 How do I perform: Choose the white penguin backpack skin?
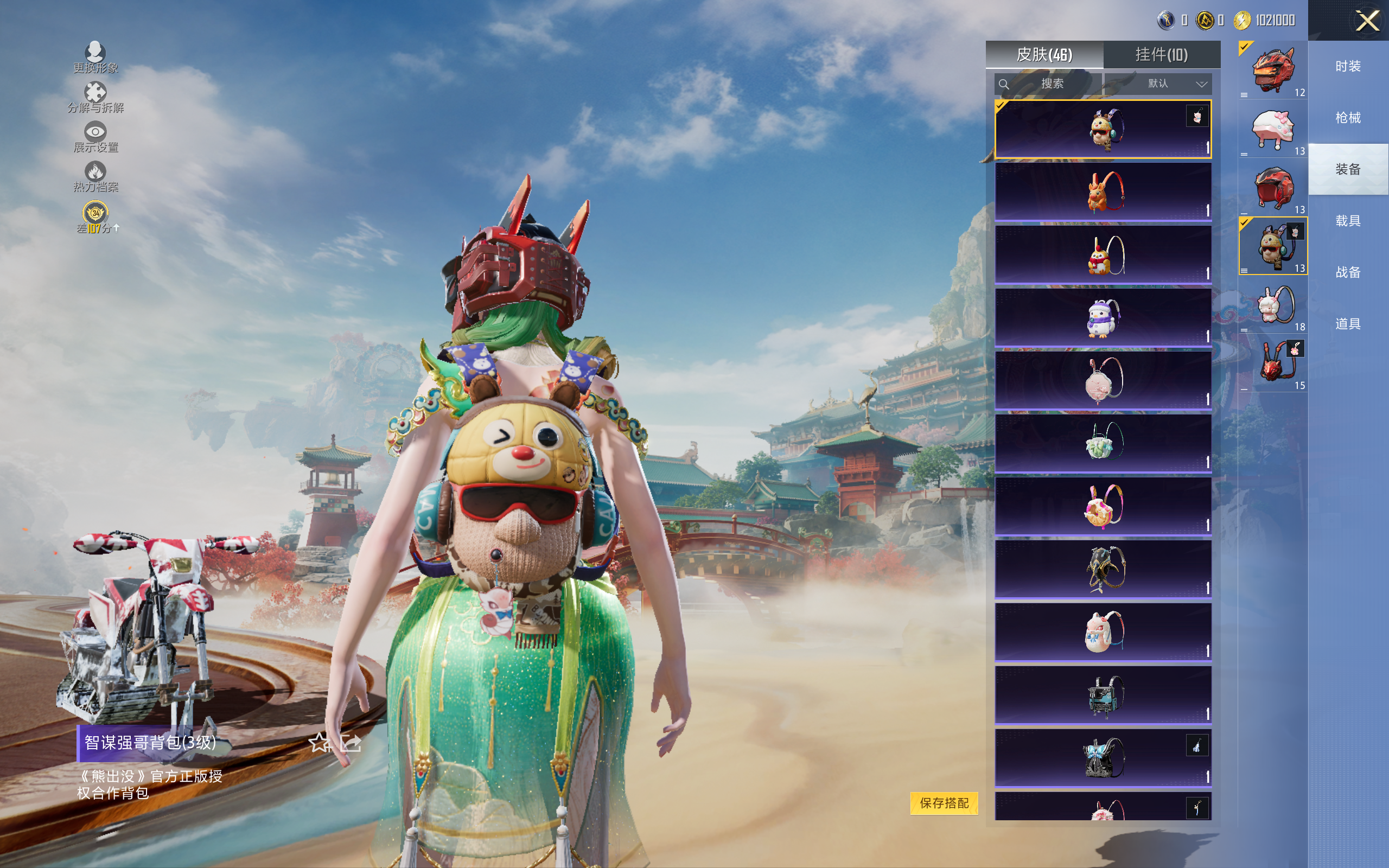[1103, 317]
